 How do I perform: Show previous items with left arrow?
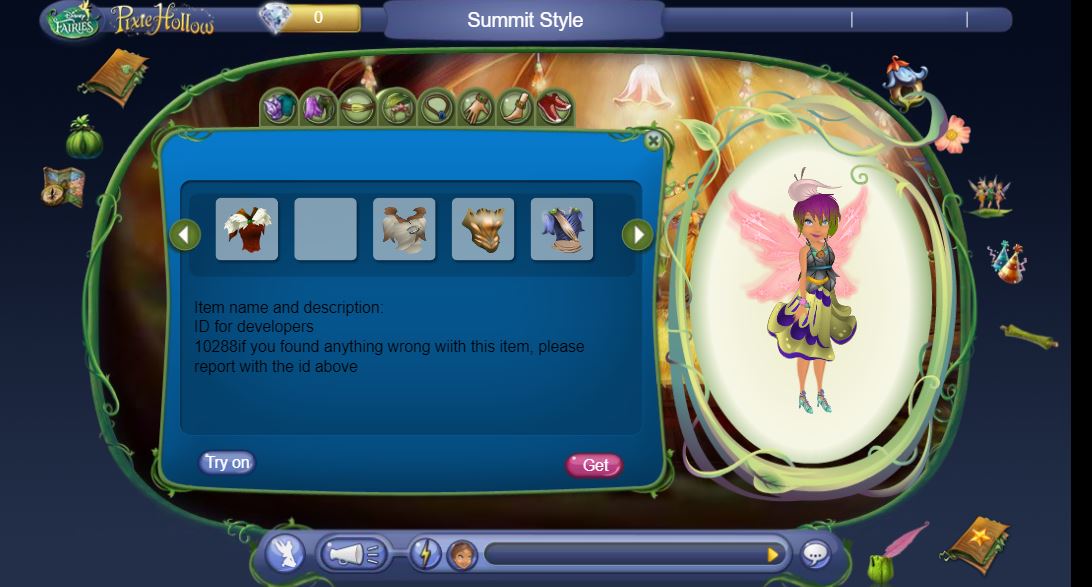185,235
